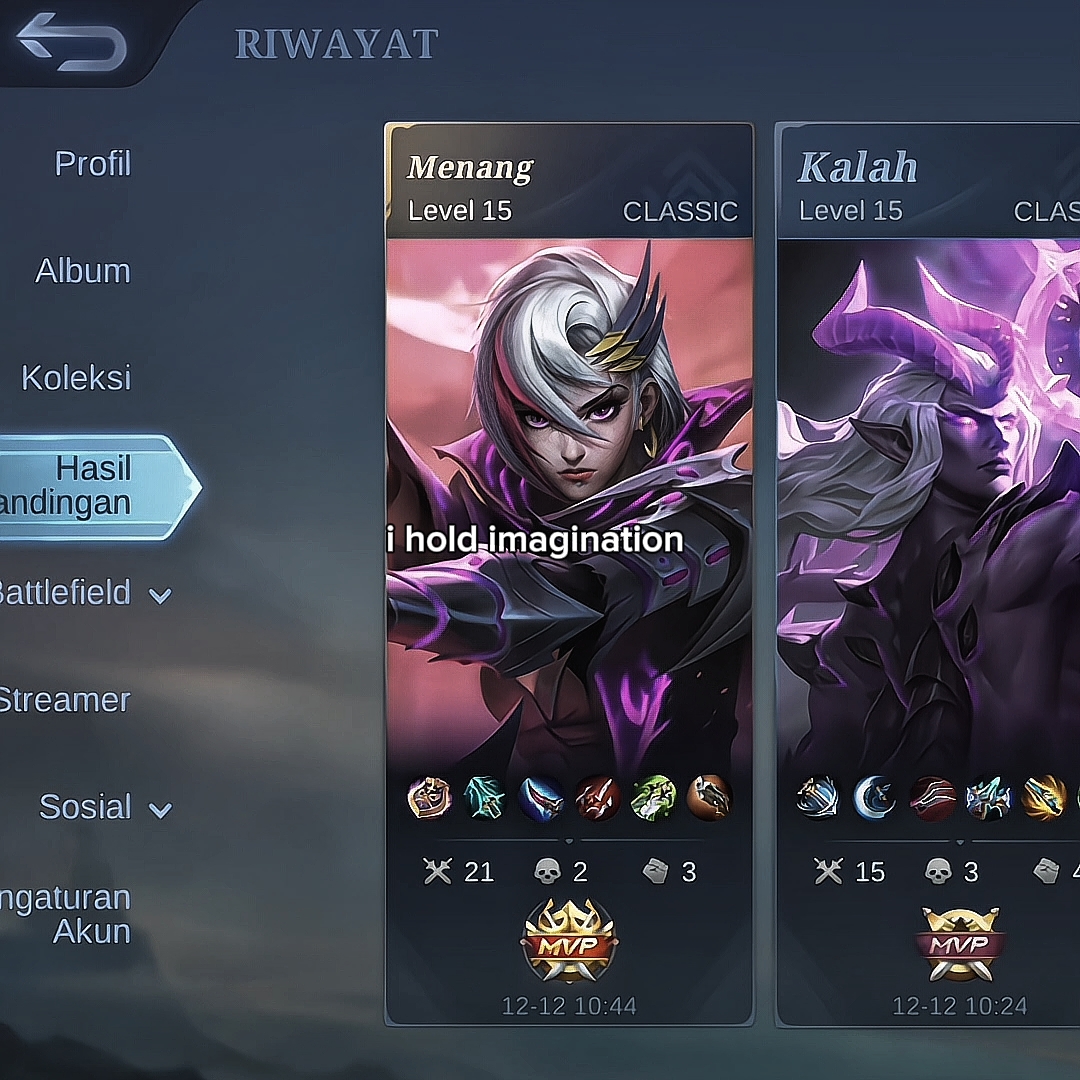Select the Hasil Pertandingan tab

pyautogui.click(x=90, y=486)
